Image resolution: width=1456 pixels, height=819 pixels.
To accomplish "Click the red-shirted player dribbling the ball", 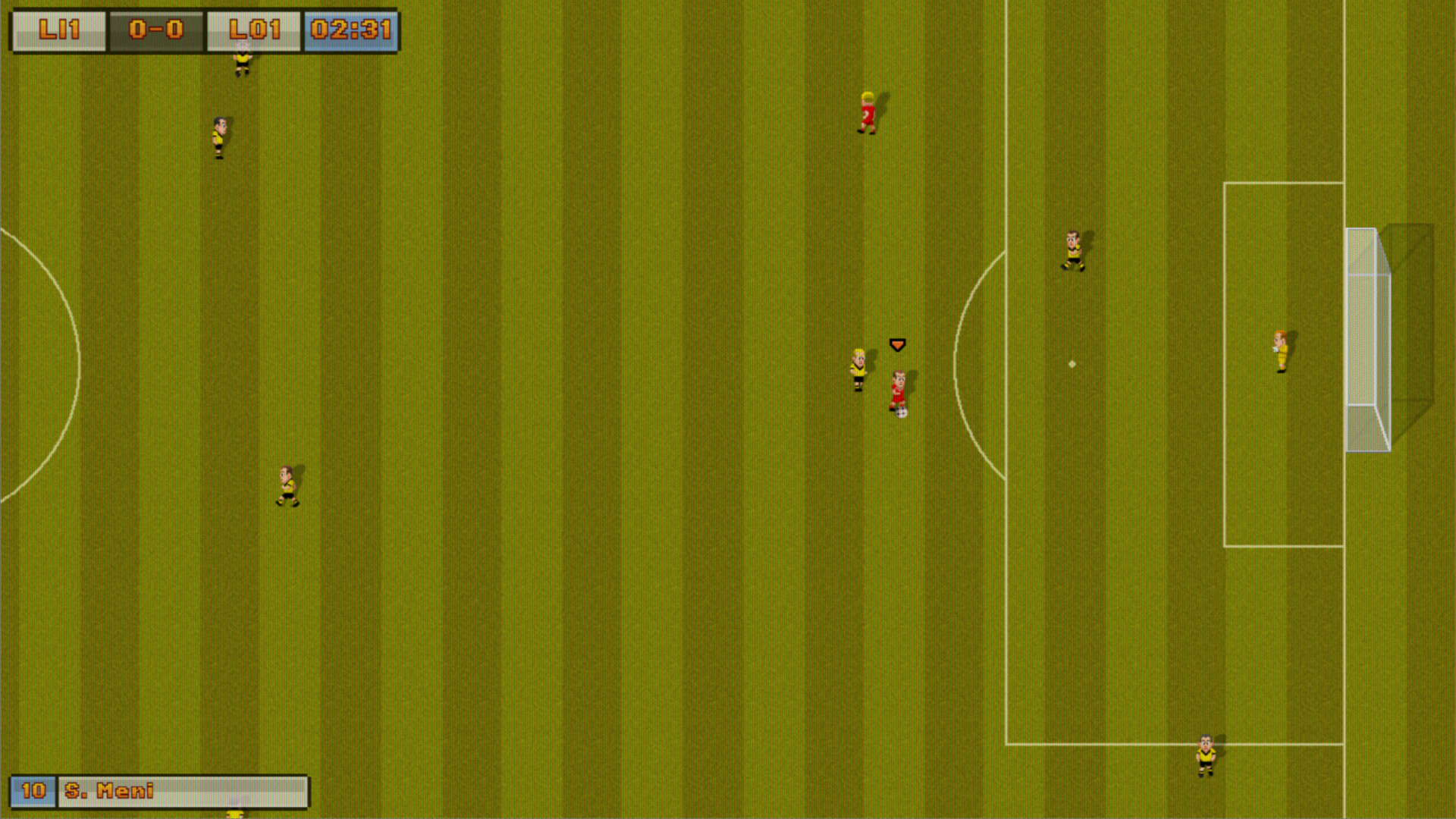I will pyautogui.click(x=899, y=387).
